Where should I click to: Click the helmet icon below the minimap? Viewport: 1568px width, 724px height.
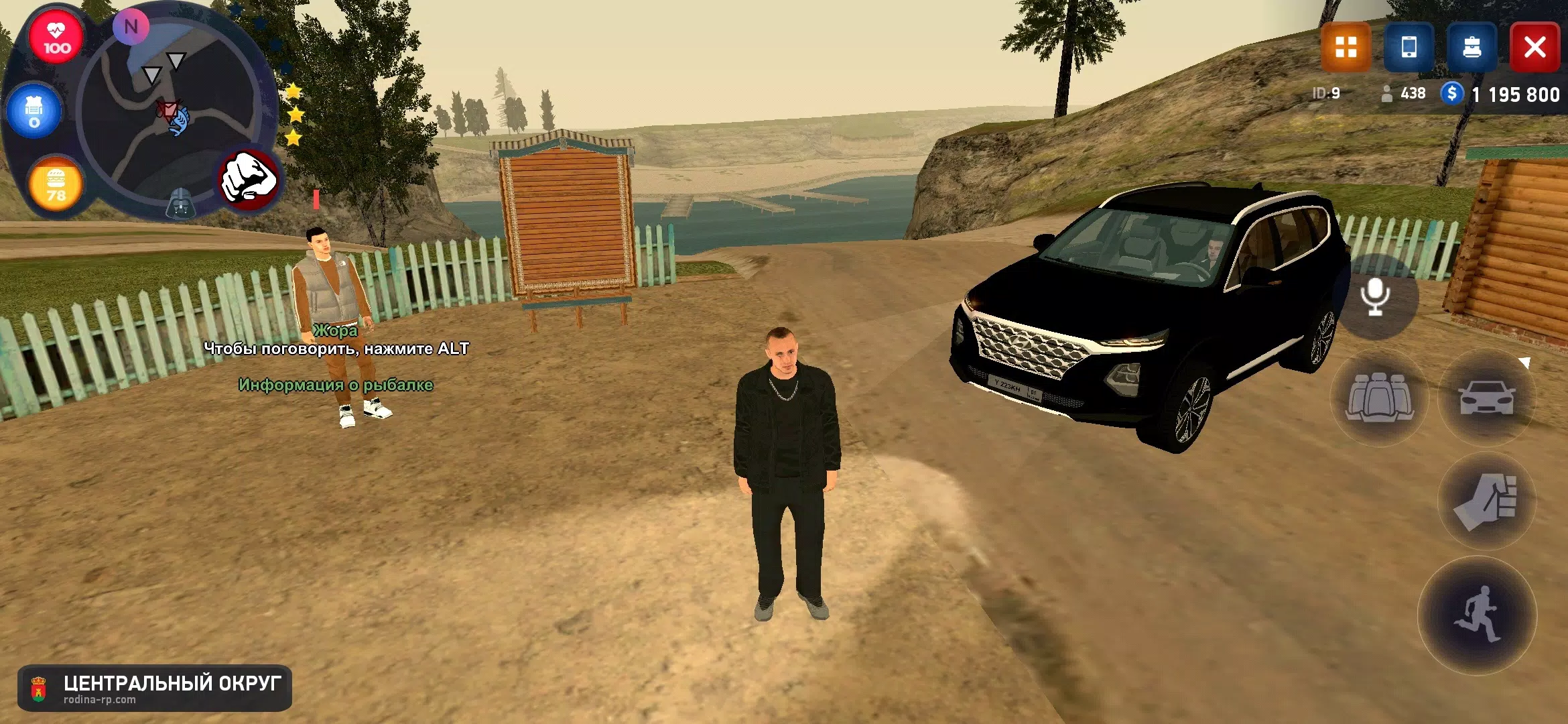[180, 204]
